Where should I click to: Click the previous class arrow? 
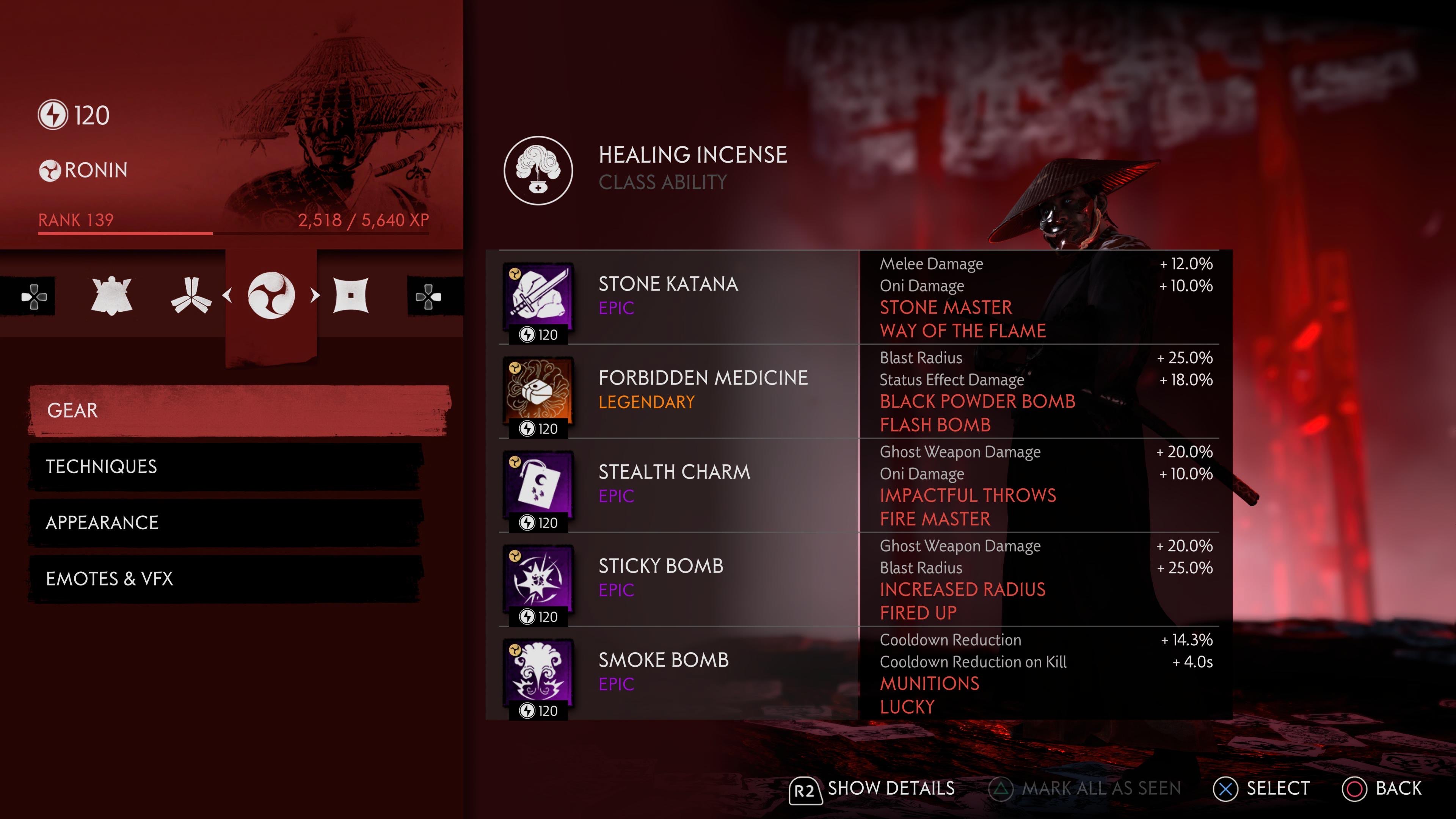pyautogui.click(x=227, y=295)
